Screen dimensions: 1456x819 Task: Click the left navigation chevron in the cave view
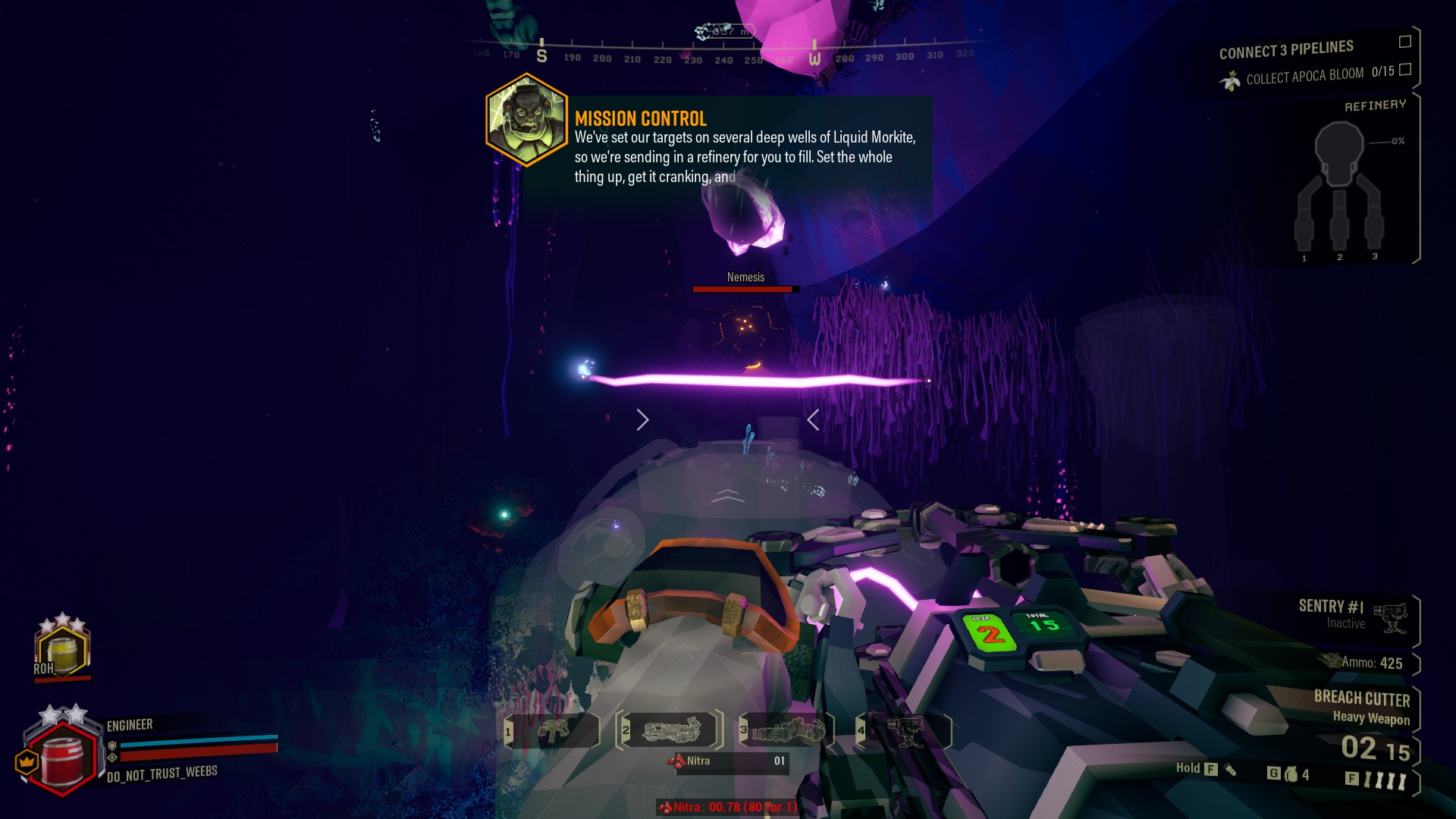[x=642, y=419]
